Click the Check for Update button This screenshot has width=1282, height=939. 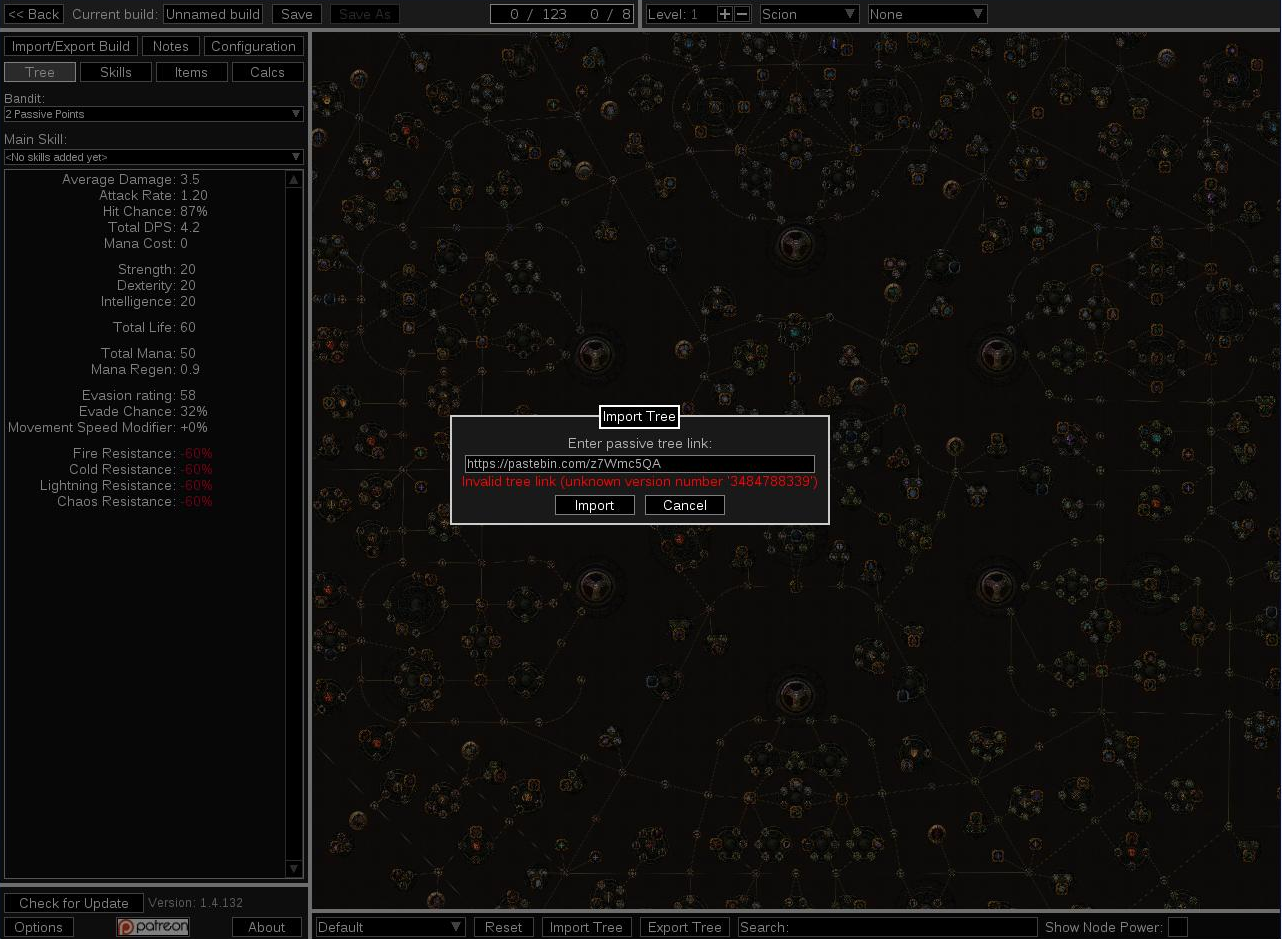pos(74,903)
